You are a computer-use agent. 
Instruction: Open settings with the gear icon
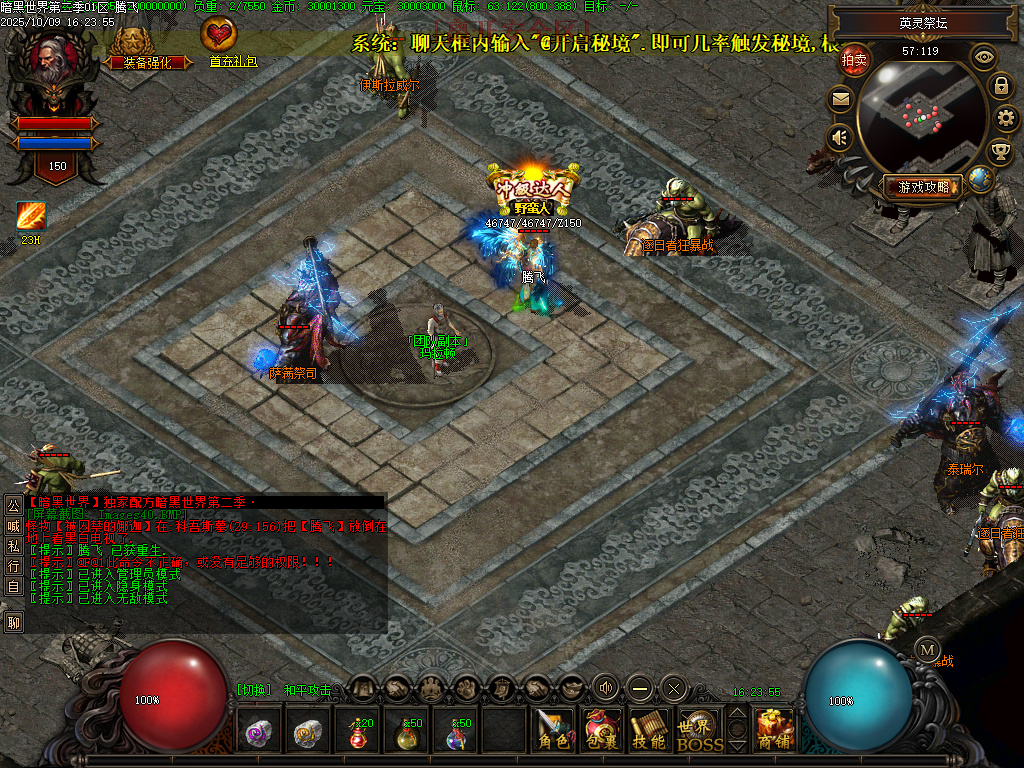point(1006,118)
